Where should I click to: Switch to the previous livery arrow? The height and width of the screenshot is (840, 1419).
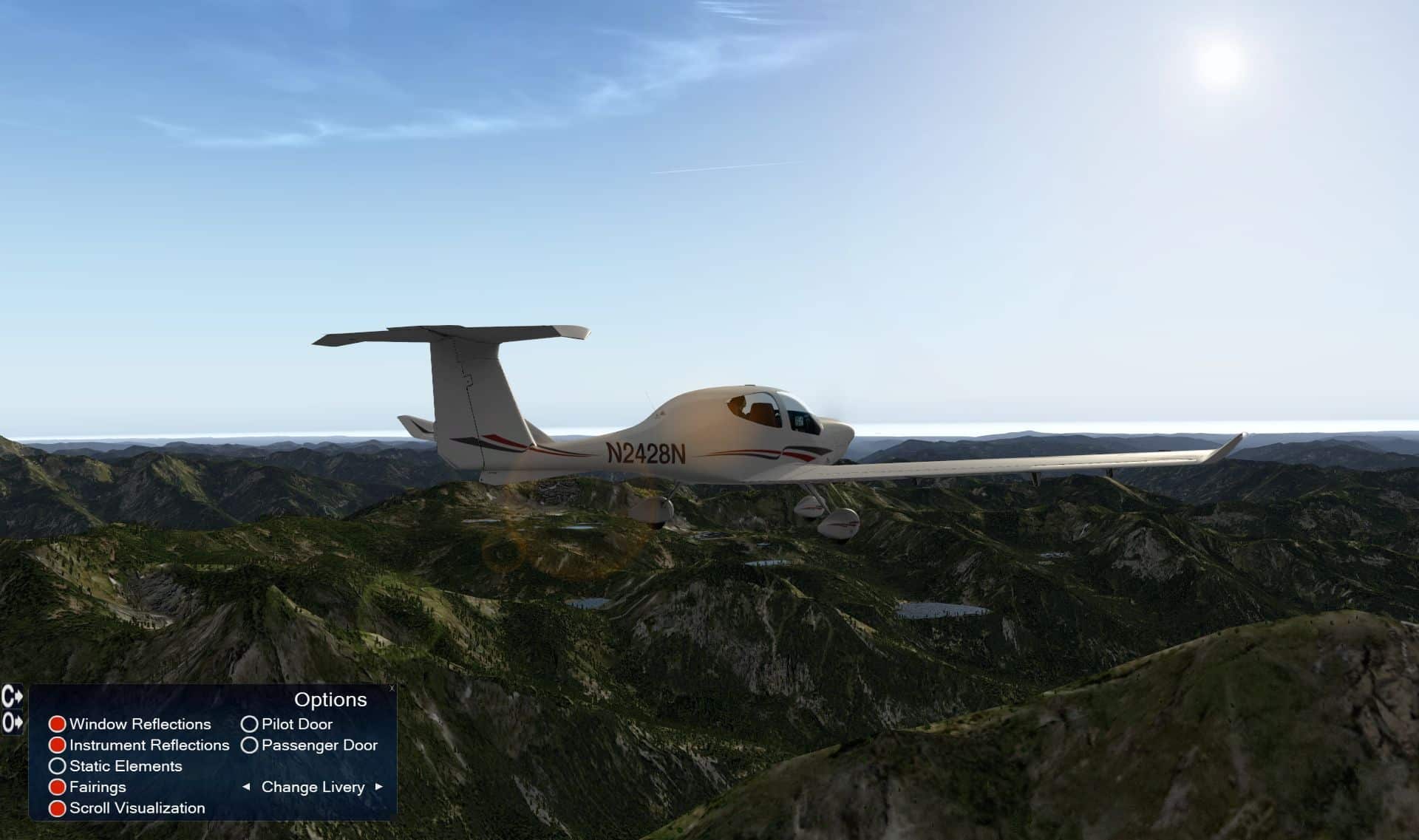pyautogui.click(x=246, y=787)
